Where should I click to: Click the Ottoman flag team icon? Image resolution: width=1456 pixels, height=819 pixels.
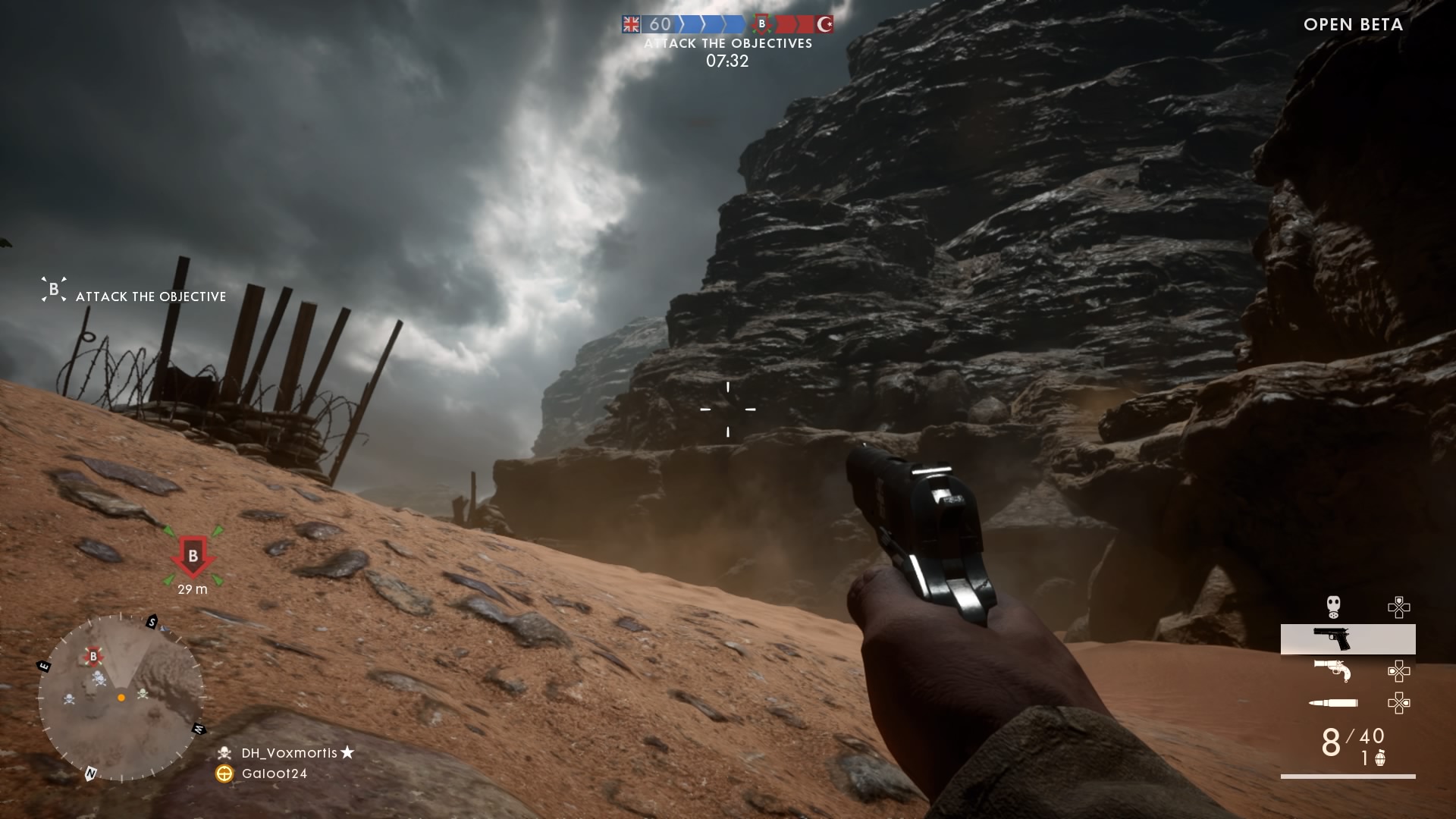tap(824, 24)
